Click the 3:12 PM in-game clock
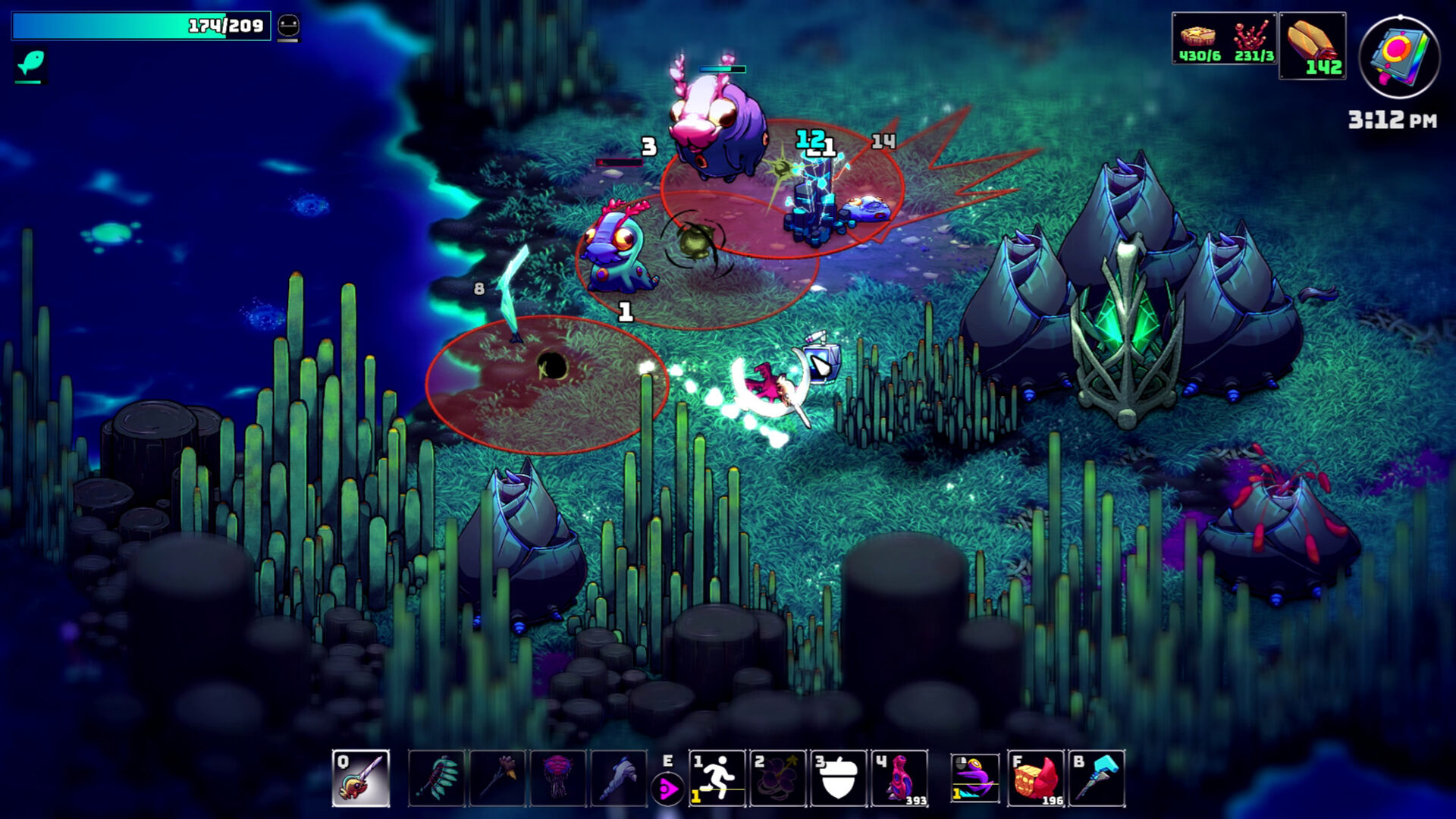This screenshot has width=1456, height=819. coord(1391,118)
